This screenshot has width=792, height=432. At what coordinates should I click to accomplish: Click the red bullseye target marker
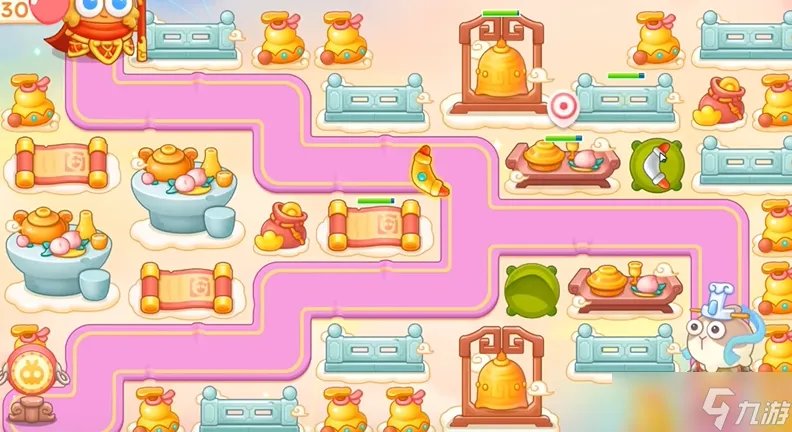tap(564, 104)
